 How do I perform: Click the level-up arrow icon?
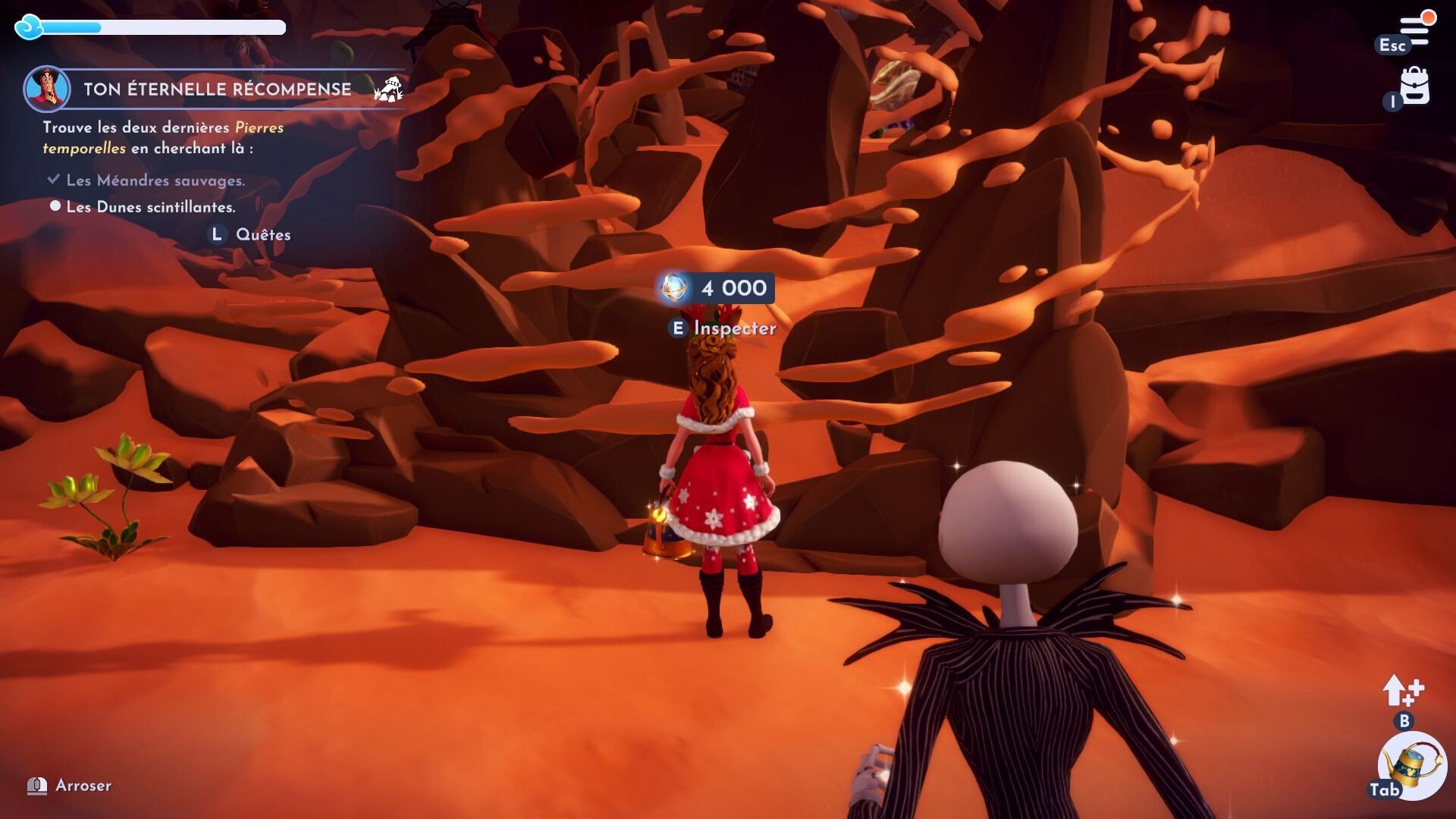point(1401,690)
